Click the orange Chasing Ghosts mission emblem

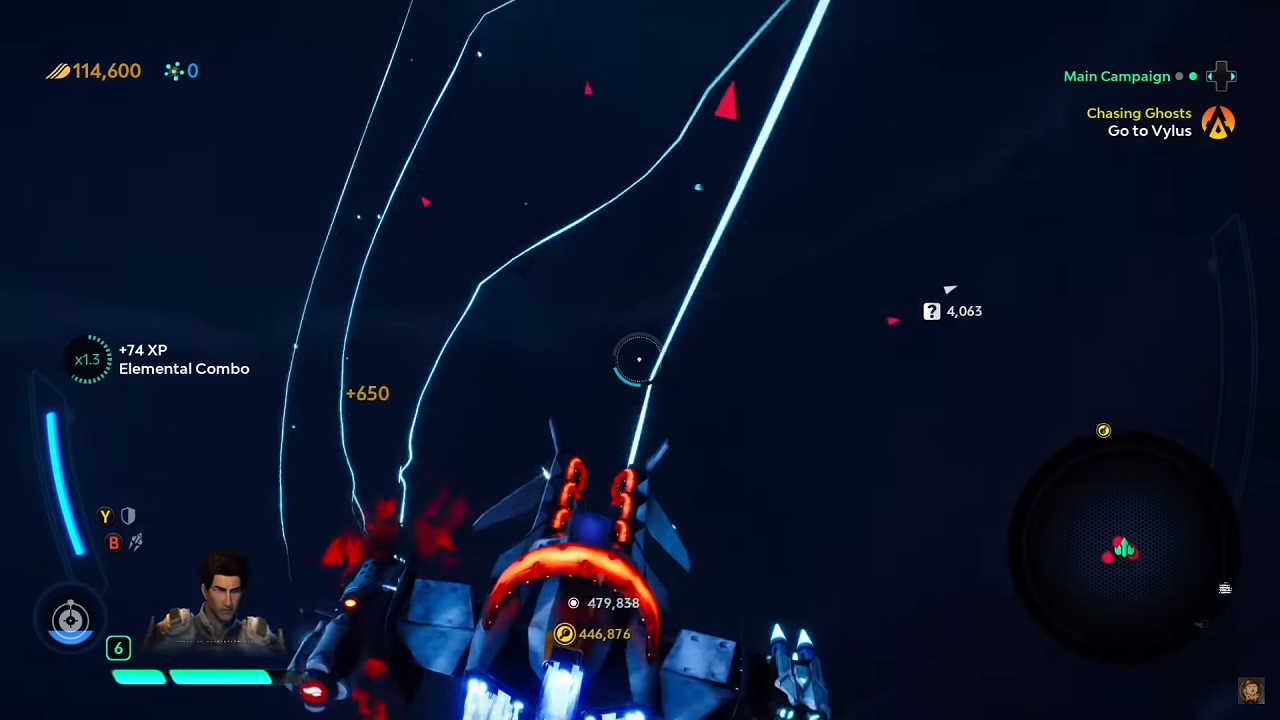pos(1218,122)
